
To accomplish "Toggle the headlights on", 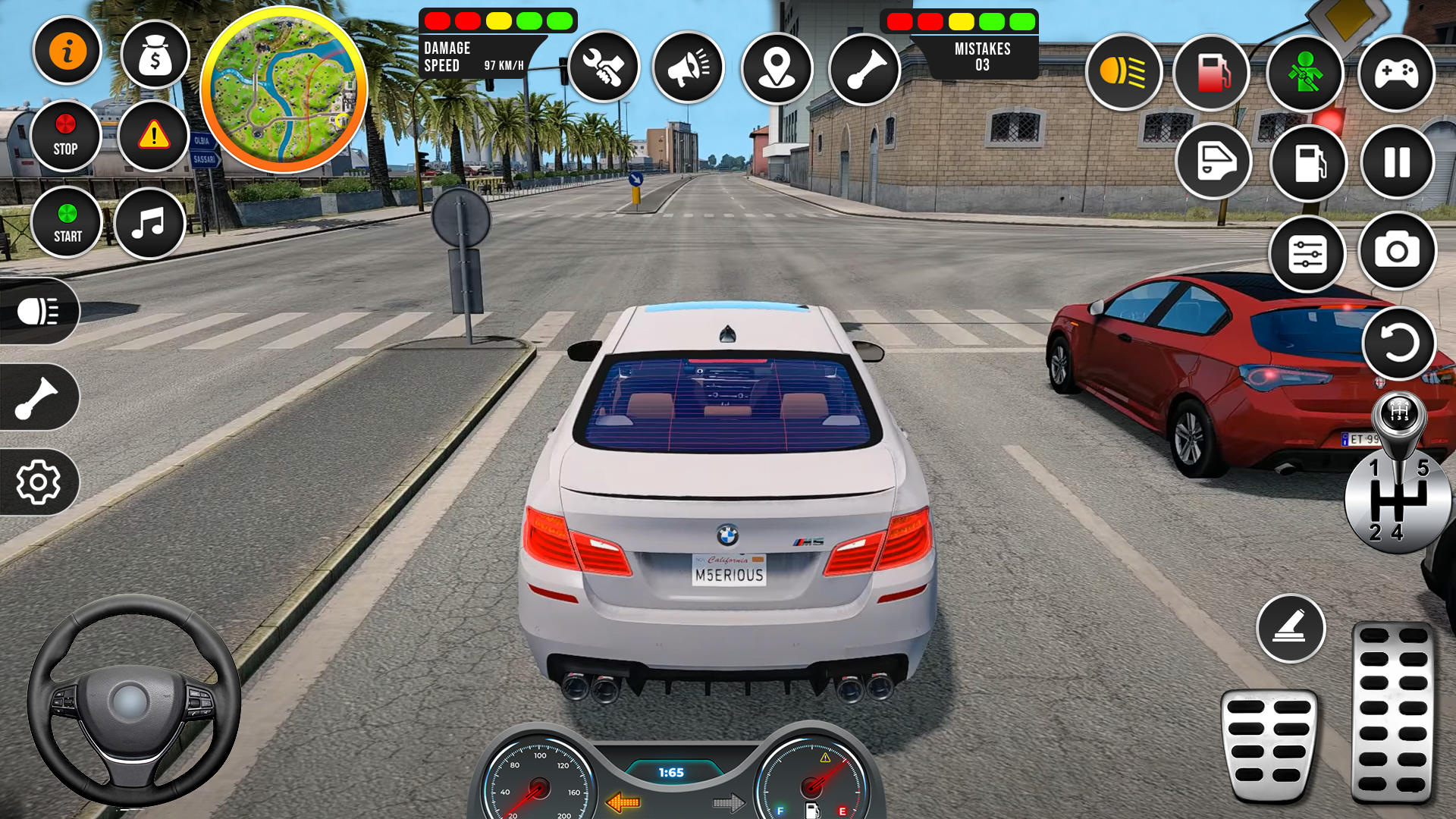I will click(x=1124, y=72).
